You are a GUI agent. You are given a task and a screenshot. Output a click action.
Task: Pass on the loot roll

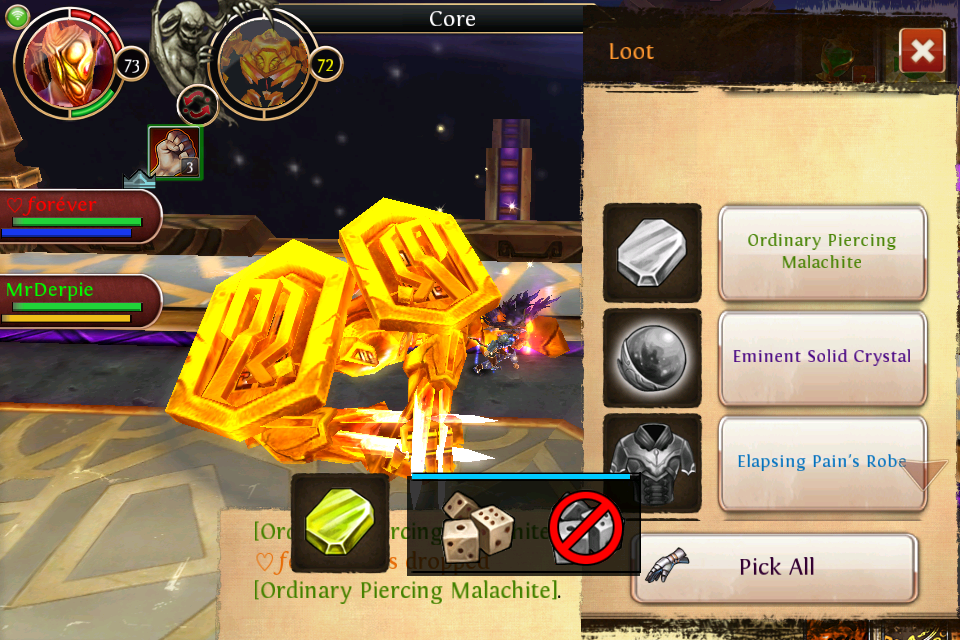586,526
